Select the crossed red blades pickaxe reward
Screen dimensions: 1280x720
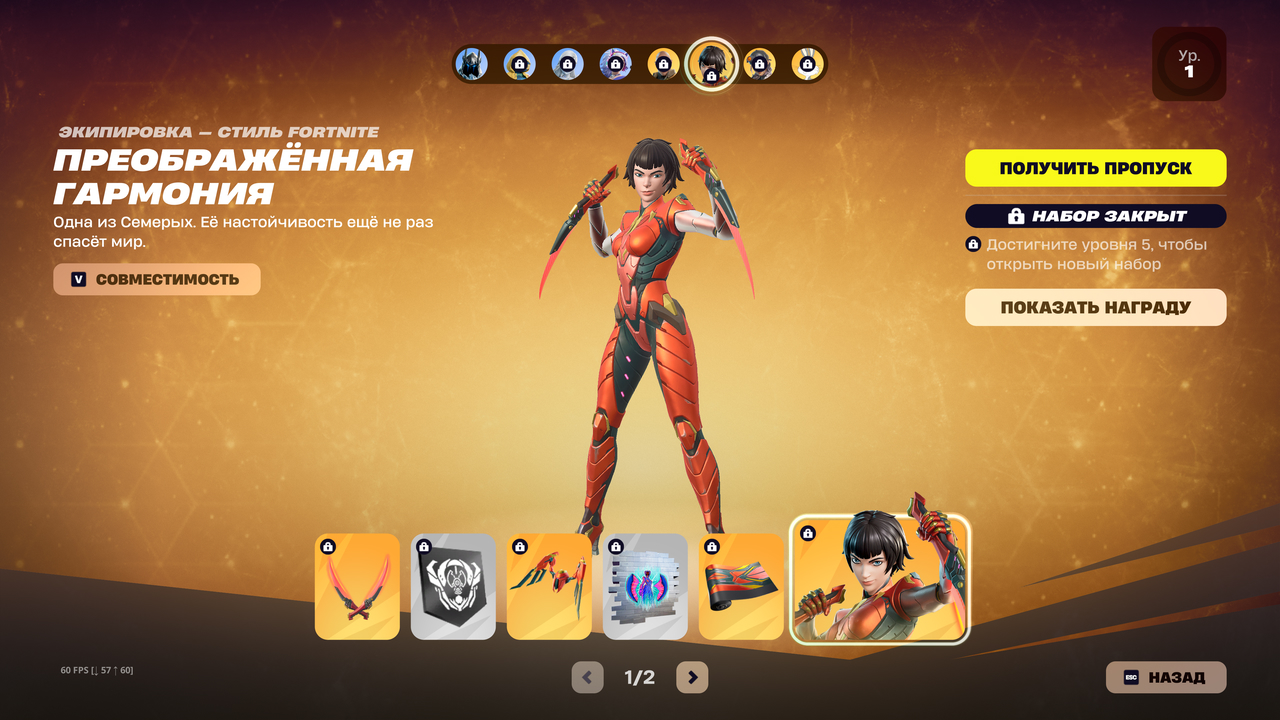tap(357, 587)
